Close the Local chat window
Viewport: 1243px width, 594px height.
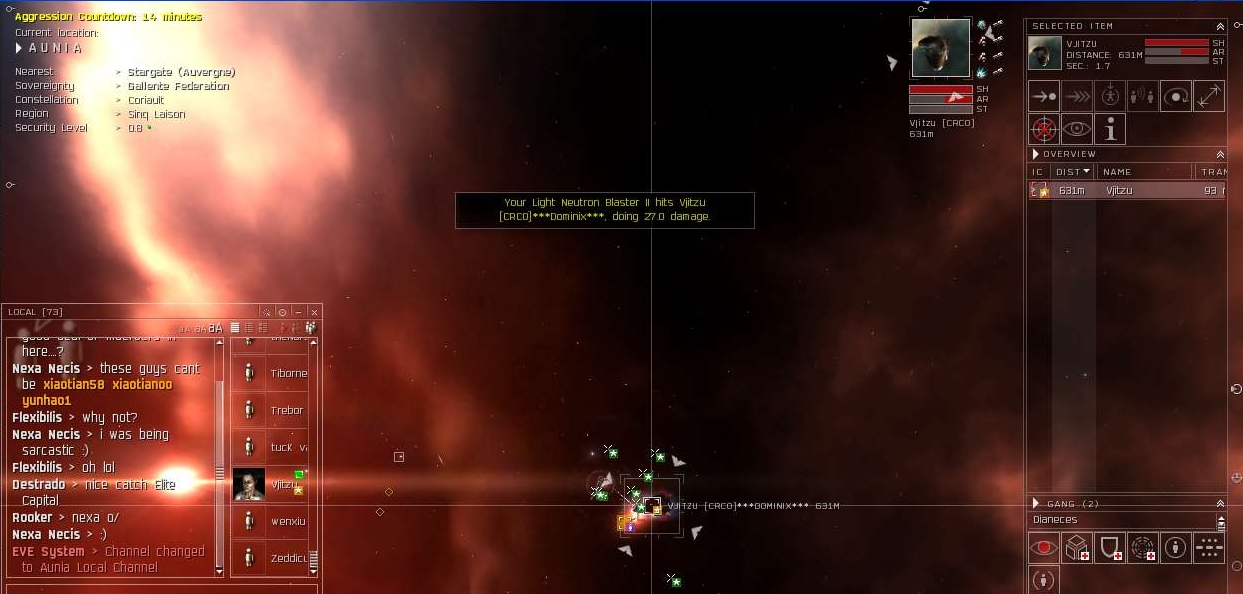pos(314,312)
